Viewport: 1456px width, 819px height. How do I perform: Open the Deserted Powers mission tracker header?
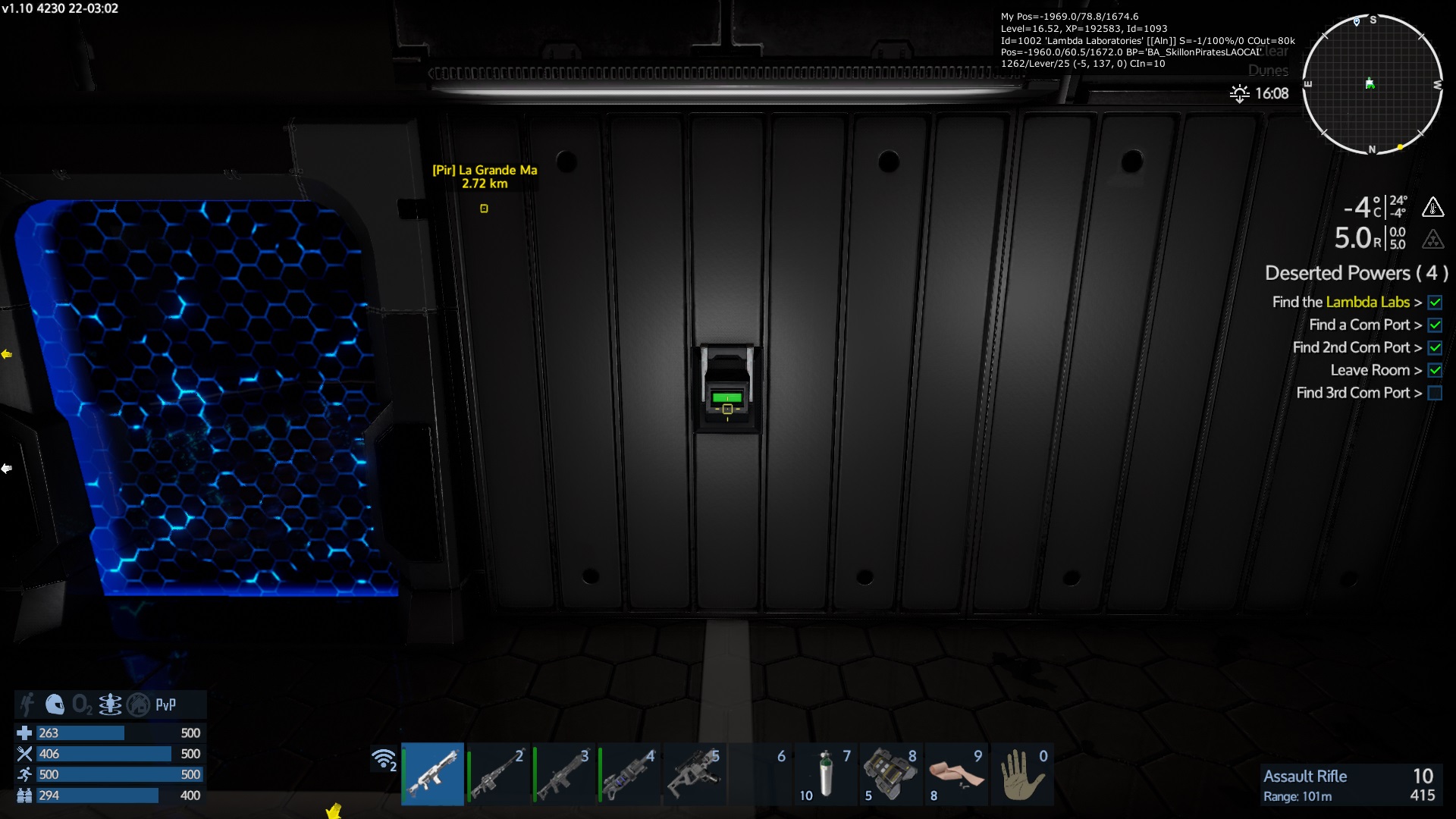click(x=1356, y=273)
